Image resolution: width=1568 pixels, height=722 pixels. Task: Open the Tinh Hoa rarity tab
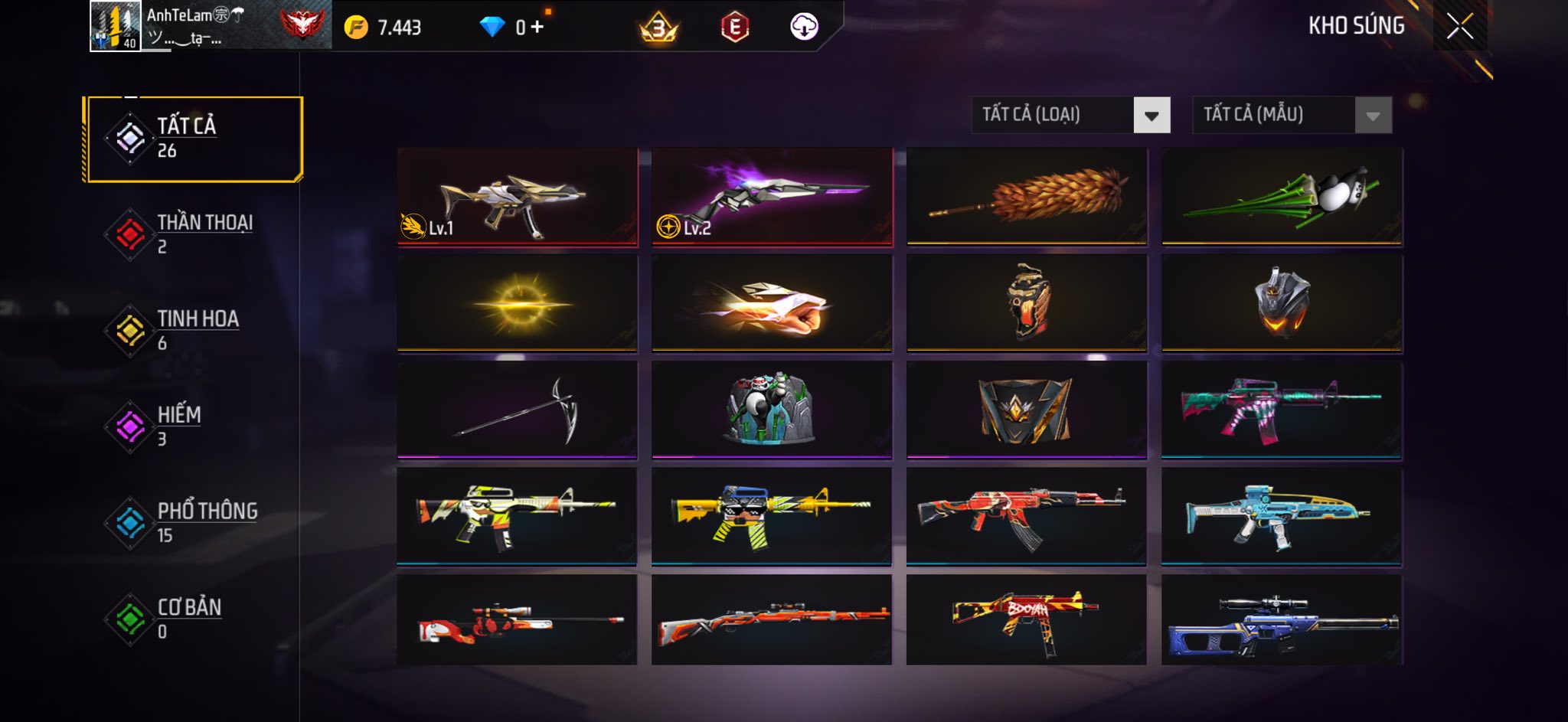[194, 331]
